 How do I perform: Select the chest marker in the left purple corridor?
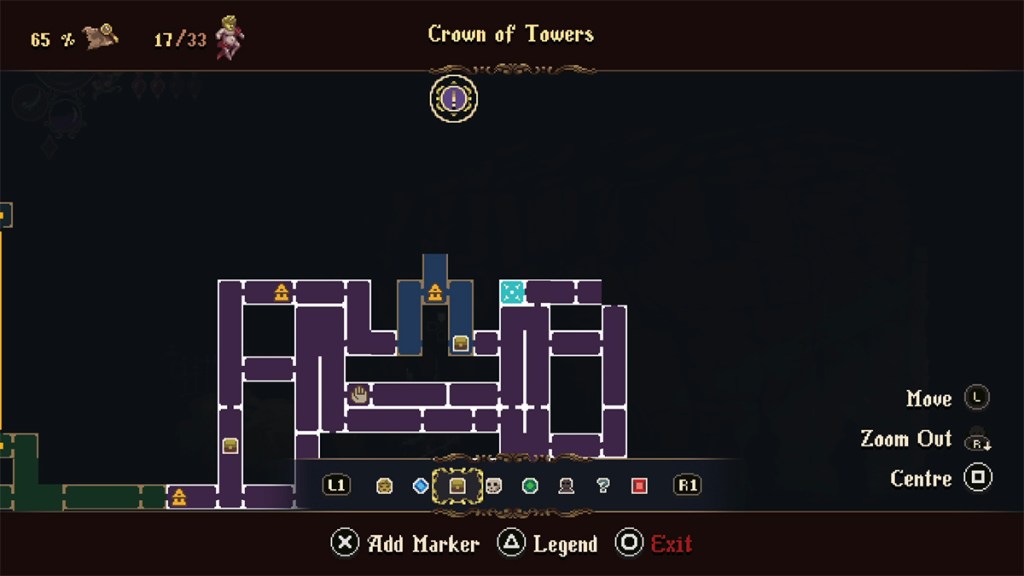coord(230,446)
